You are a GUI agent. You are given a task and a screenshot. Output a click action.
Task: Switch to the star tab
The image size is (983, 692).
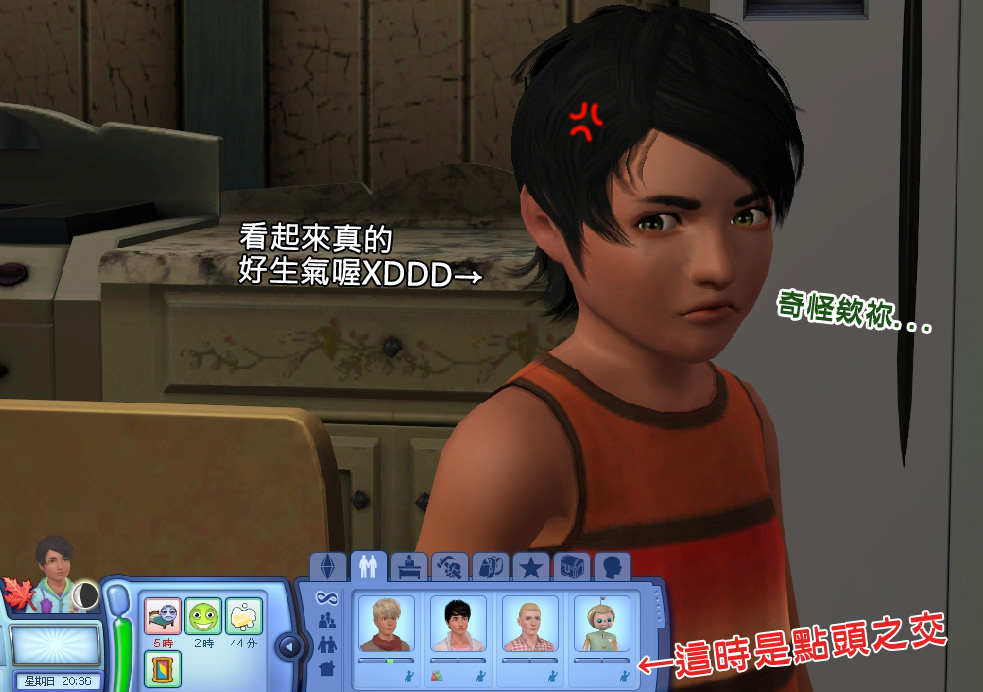pos(531,568)
